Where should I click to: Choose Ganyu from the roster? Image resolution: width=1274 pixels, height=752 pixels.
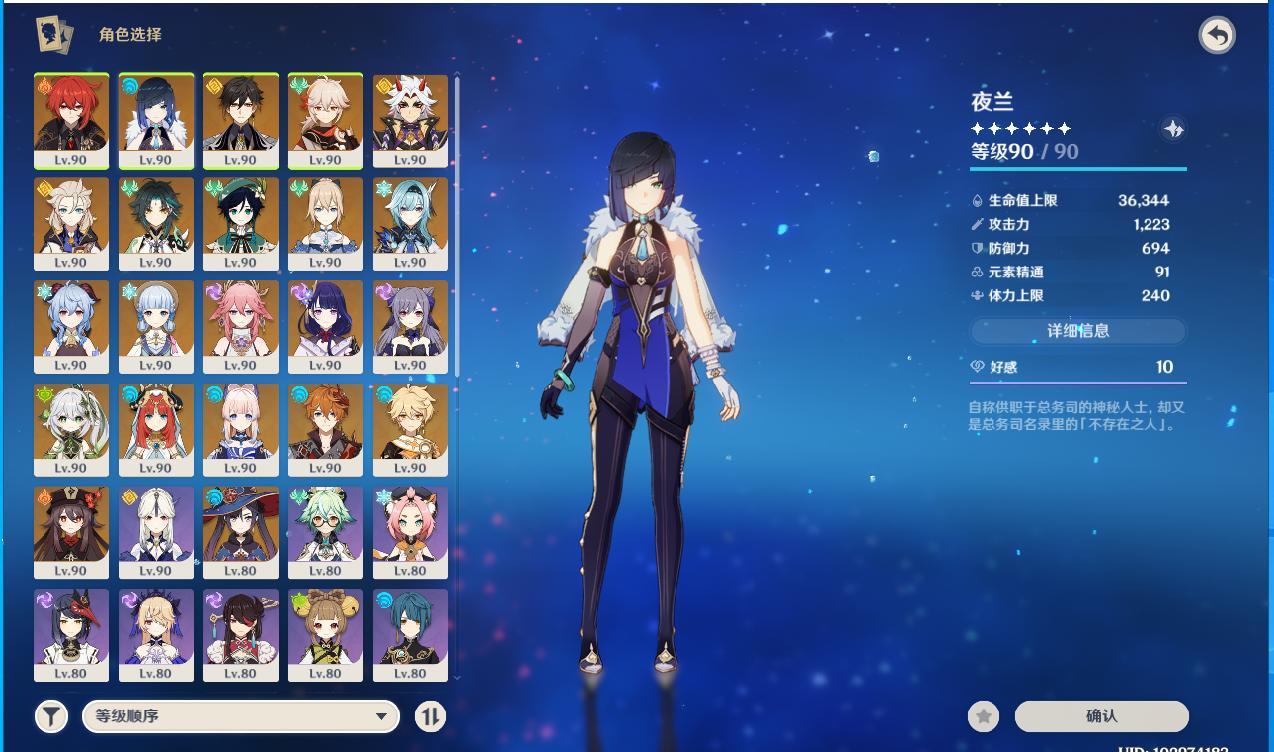(x=71, y=326)
